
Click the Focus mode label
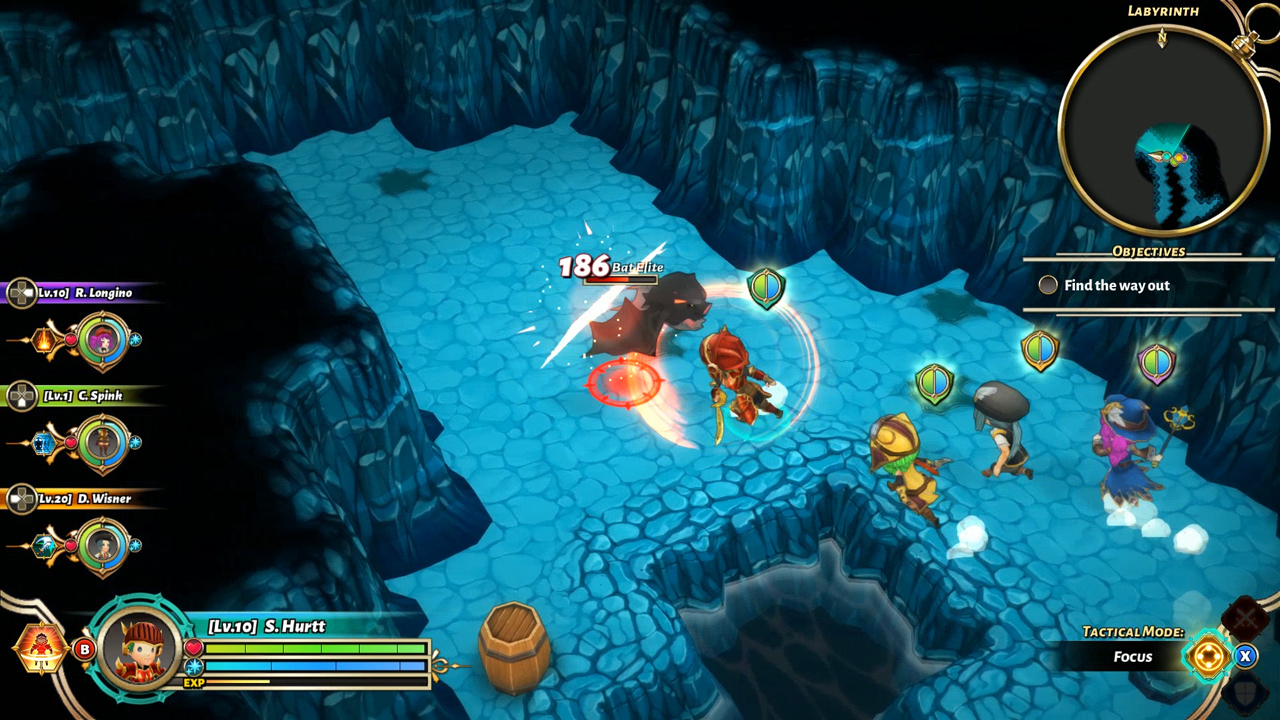(1134, 657)
